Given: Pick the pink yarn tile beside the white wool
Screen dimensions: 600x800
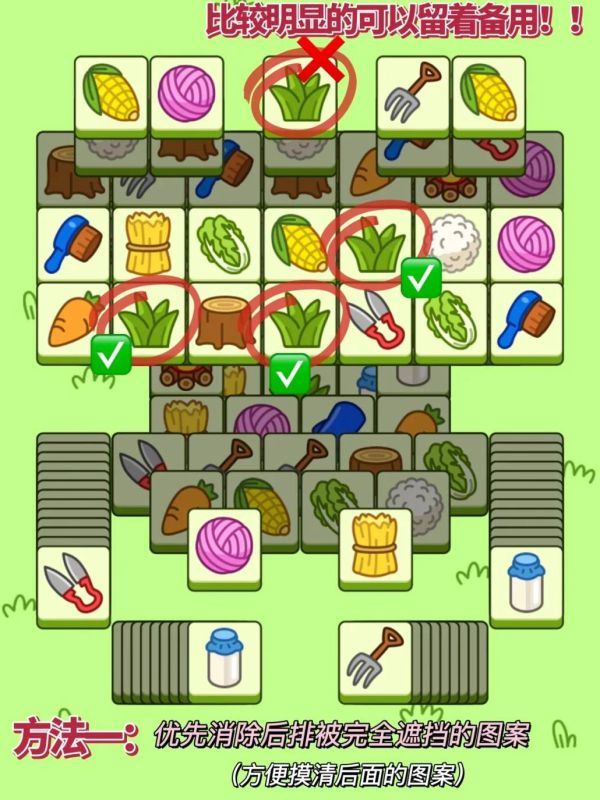Looking at the screenshot, I should [525, 245].
